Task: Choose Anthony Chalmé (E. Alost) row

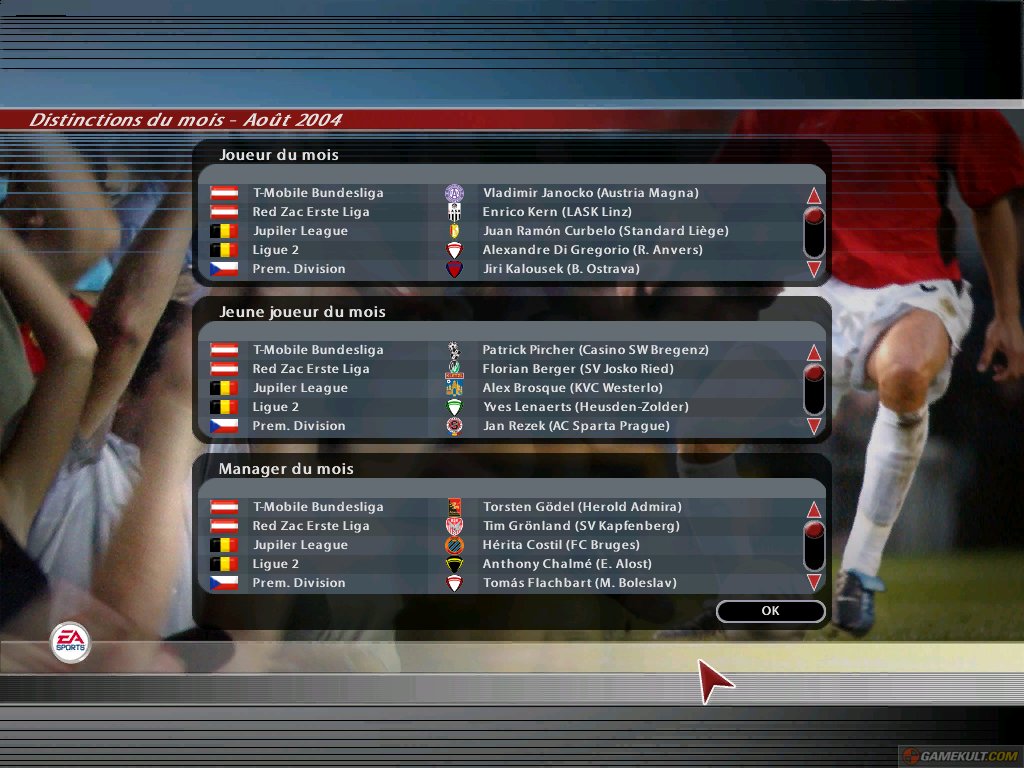Action: click(x=567, y=564)
